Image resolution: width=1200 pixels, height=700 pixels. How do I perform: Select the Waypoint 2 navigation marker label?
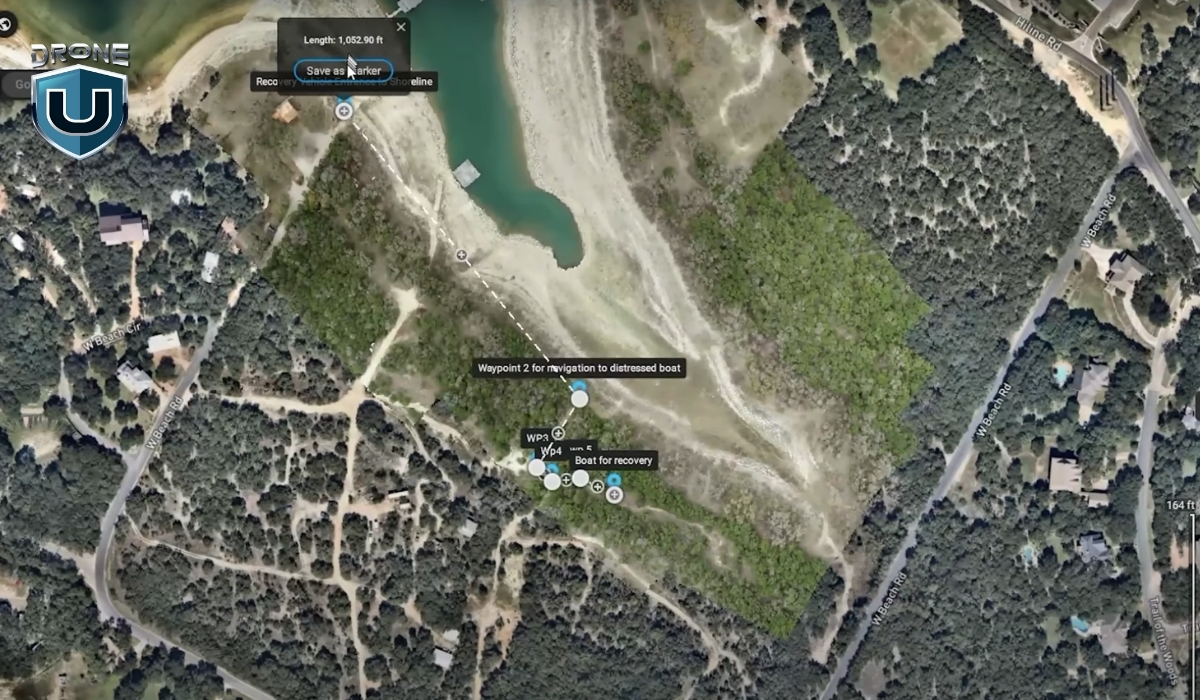pyautogui.click(x=580, y=369)
